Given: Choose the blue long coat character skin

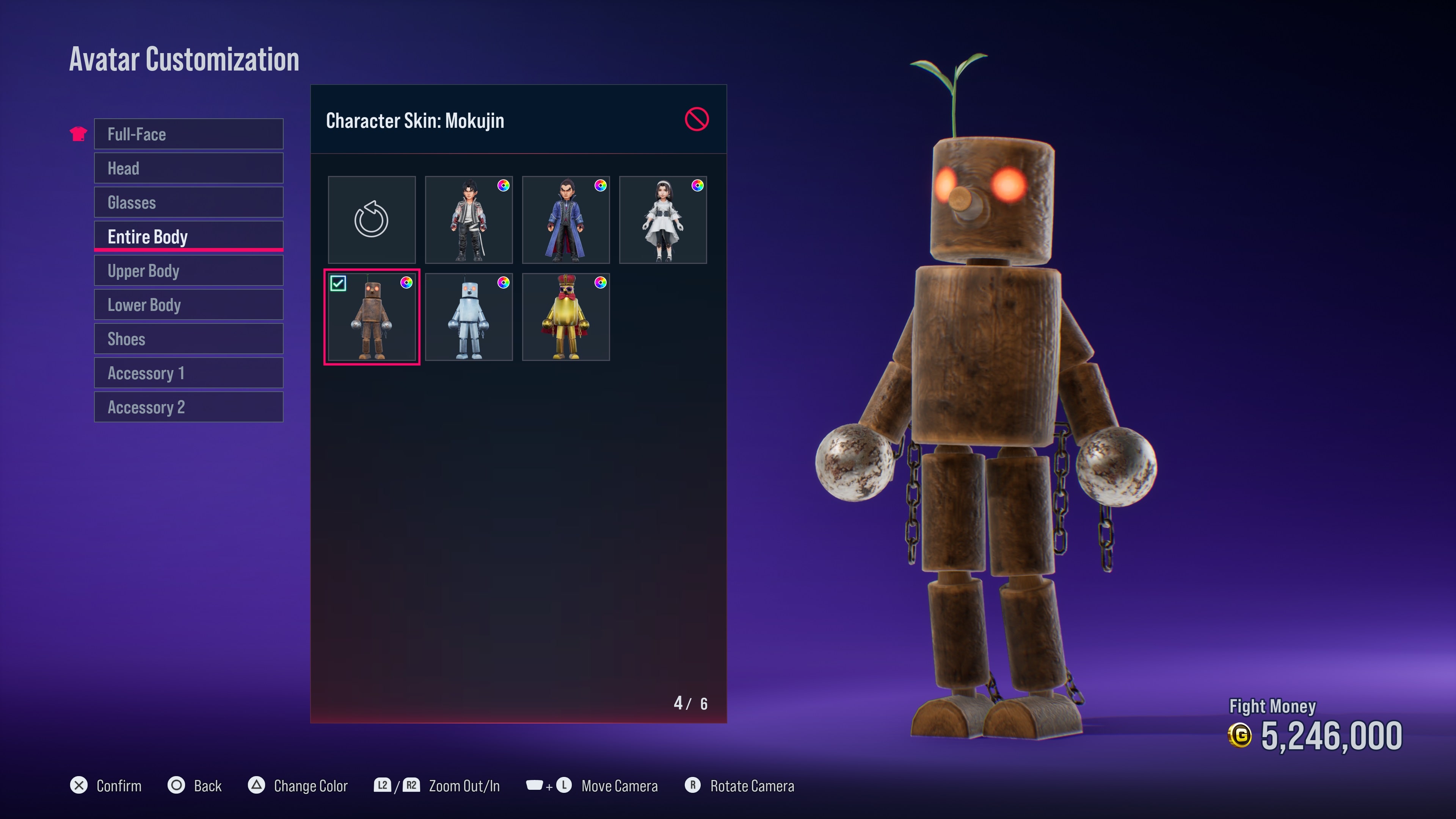Looking at the screenshot, I should pos(566,220).
